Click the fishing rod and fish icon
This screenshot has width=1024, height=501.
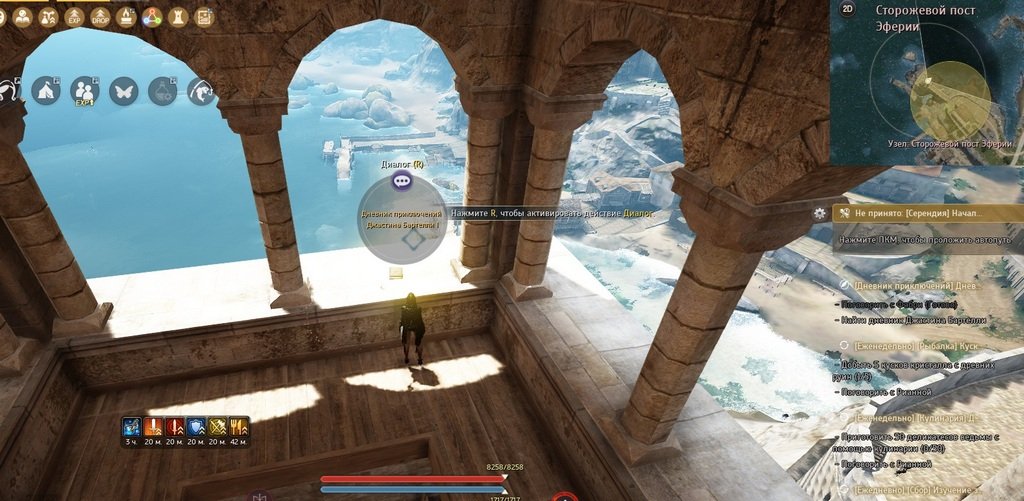(x=201, y=92)
